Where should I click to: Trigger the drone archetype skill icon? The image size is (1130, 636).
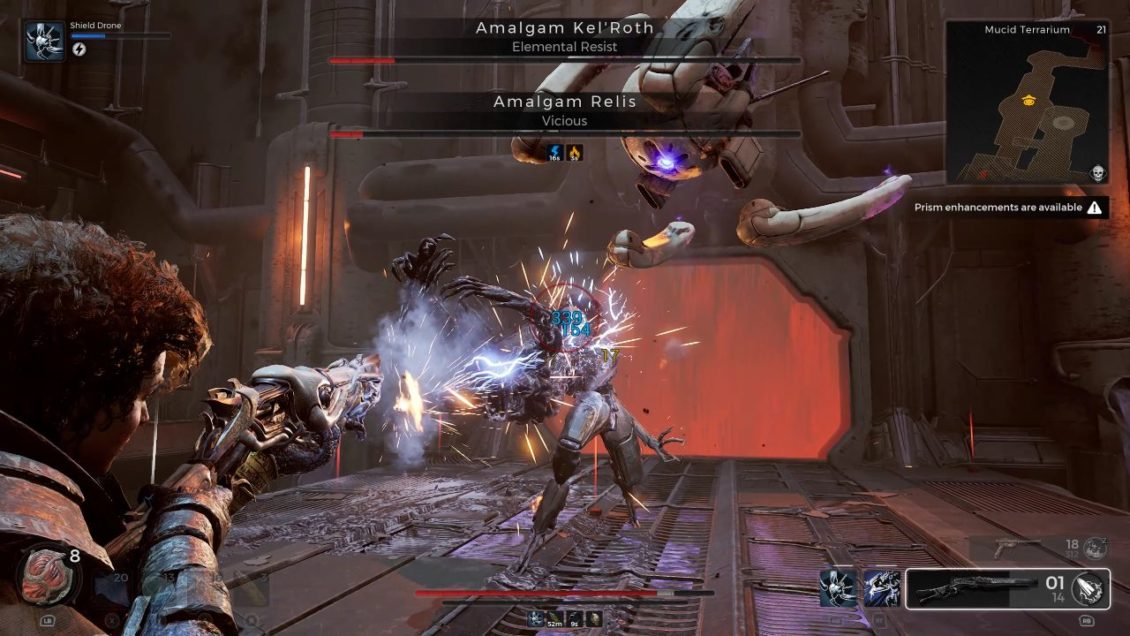pos(837,588)
